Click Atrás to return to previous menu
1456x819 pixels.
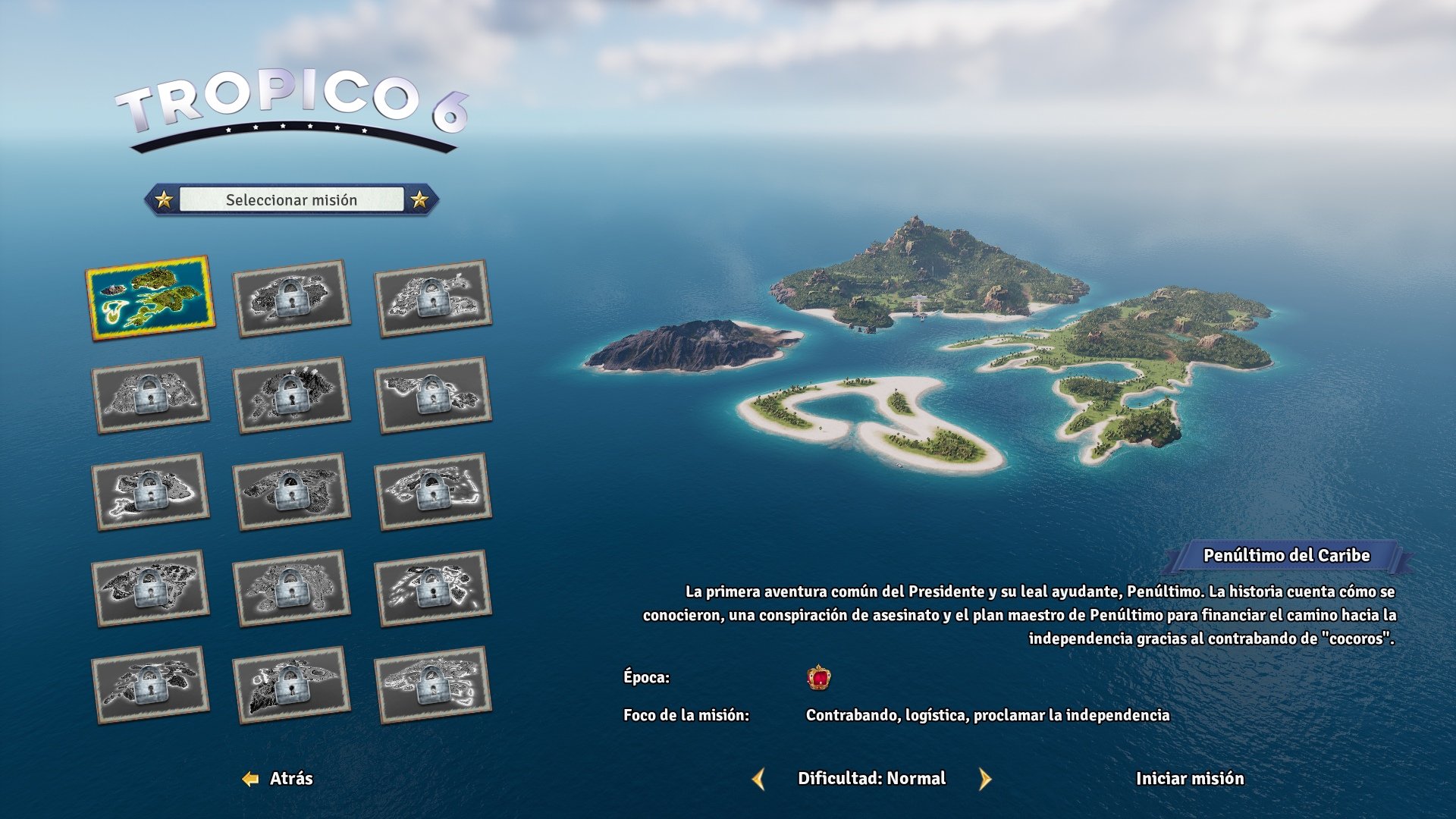292,778
